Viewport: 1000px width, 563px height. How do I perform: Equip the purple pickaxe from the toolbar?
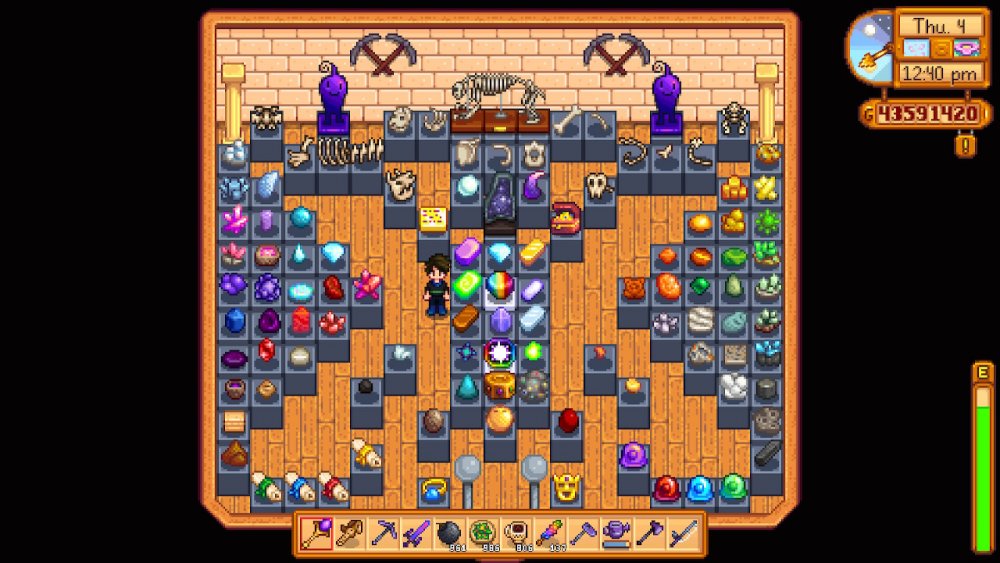[383, 534]
